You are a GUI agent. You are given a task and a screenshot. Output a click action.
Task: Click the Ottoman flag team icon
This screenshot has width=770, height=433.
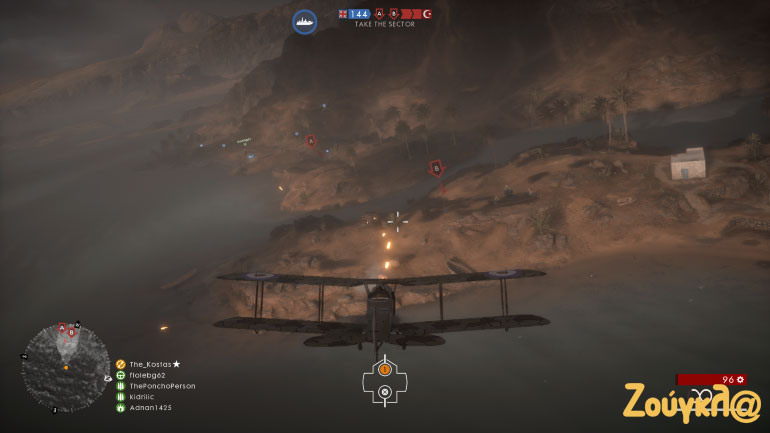(427, 14)
